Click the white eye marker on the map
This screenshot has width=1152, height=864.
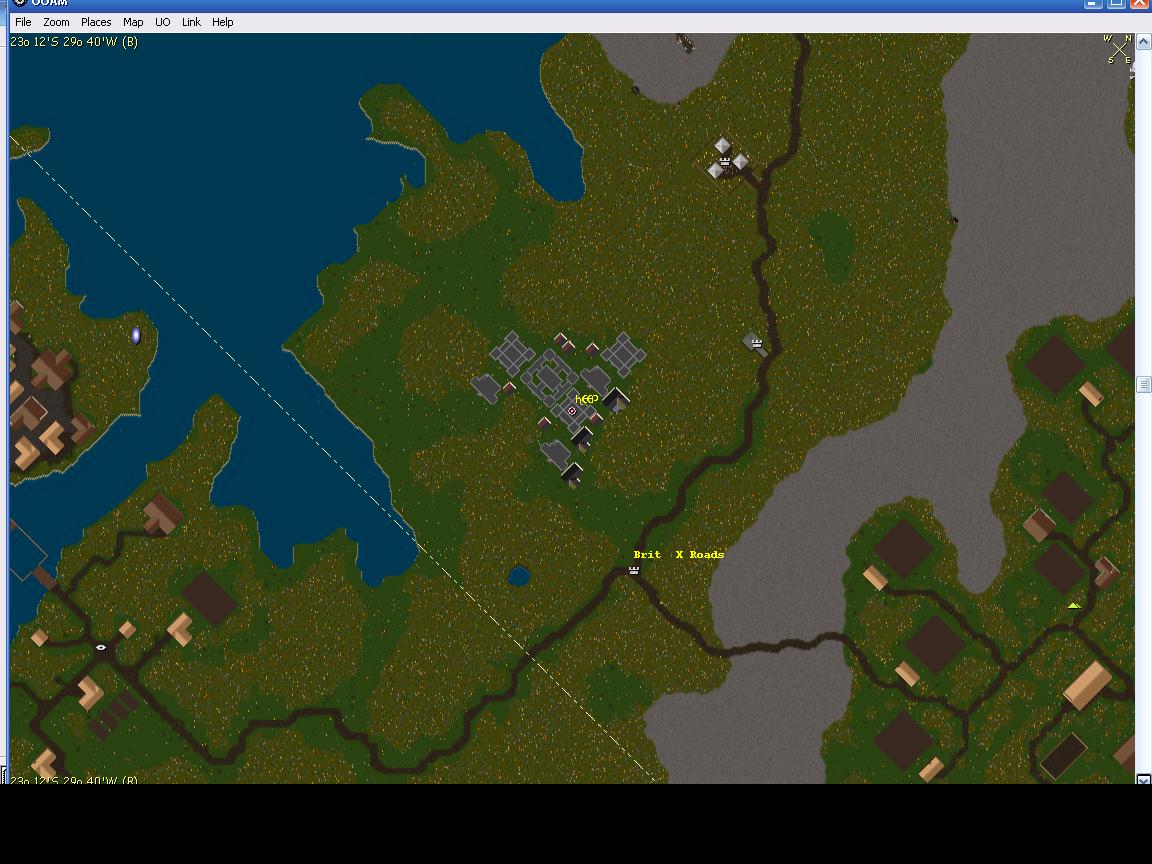point(101,648)
